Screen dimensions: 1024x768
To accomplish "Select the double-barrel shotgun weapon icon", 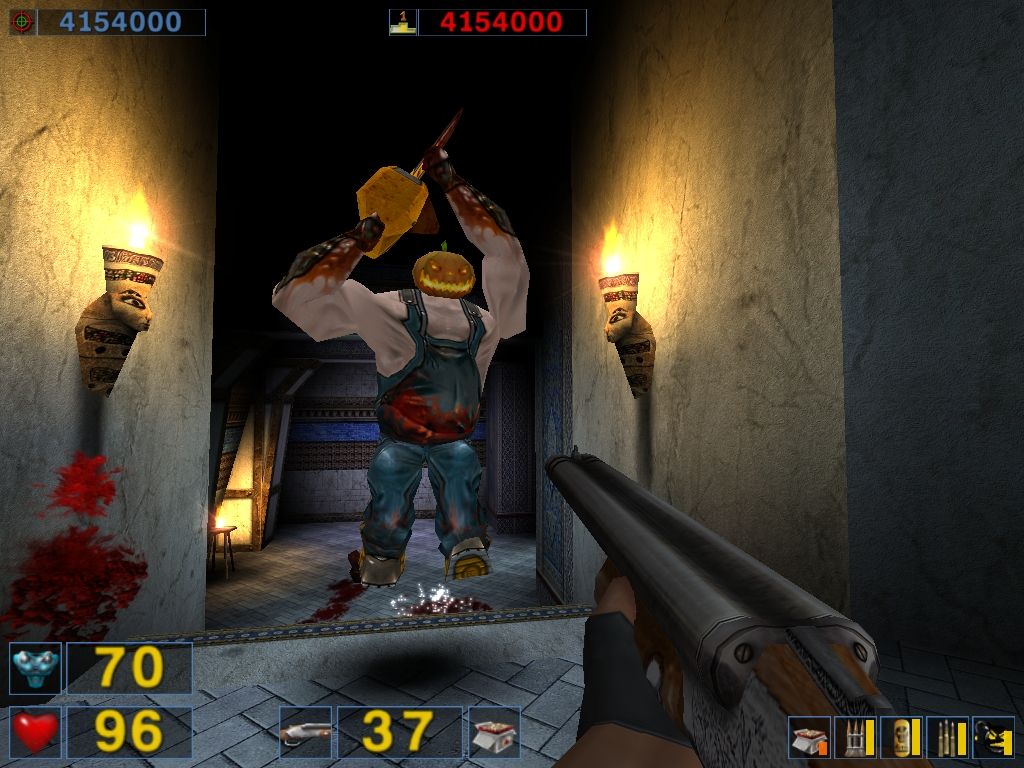I will [305, 732].
